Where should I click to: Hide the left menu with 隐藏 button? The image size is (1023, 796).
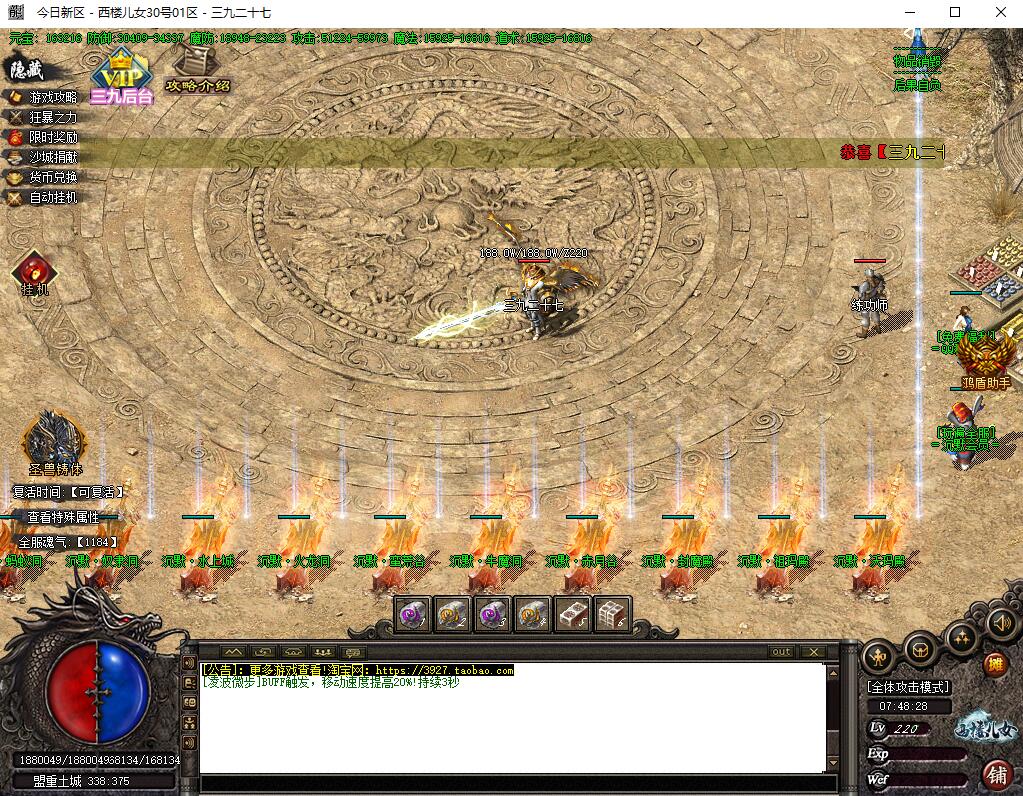[x=26, y=69]
